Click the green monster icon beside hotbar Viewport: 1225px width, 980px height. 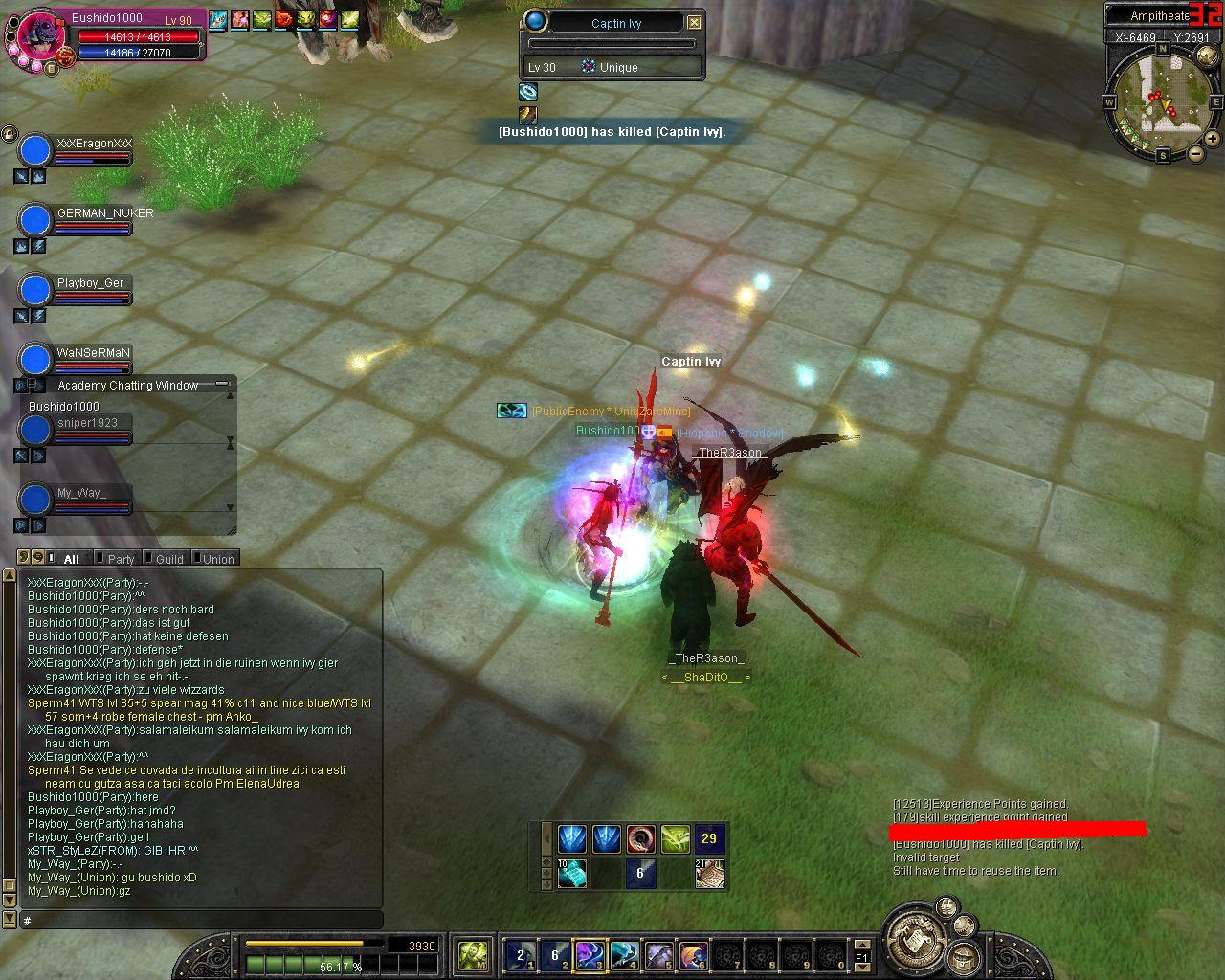point(473,954)
